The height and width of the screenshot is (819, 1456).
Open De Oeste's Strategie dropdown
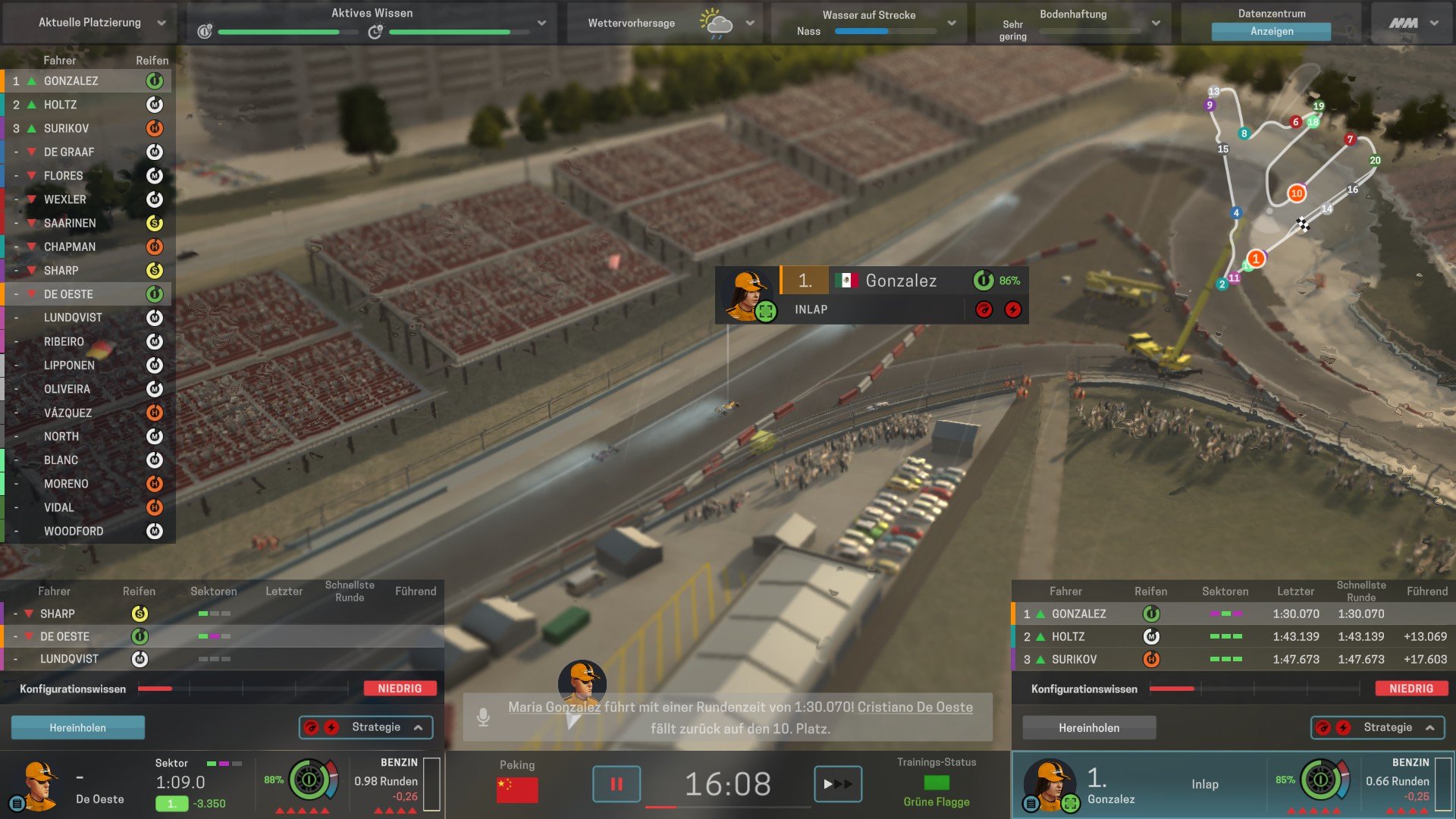tap(366, 727)
